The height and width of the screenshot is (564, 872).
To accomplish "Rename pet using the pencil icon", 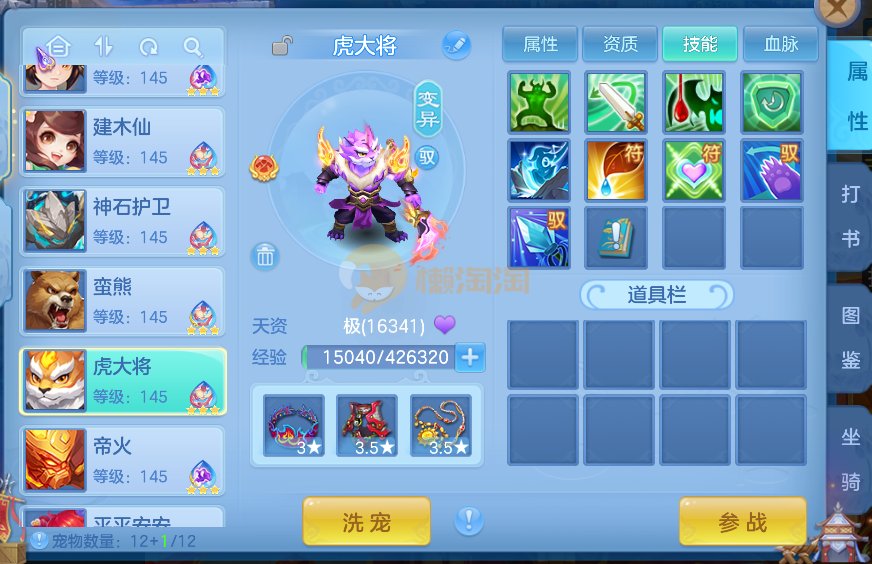I will [456, 45].
